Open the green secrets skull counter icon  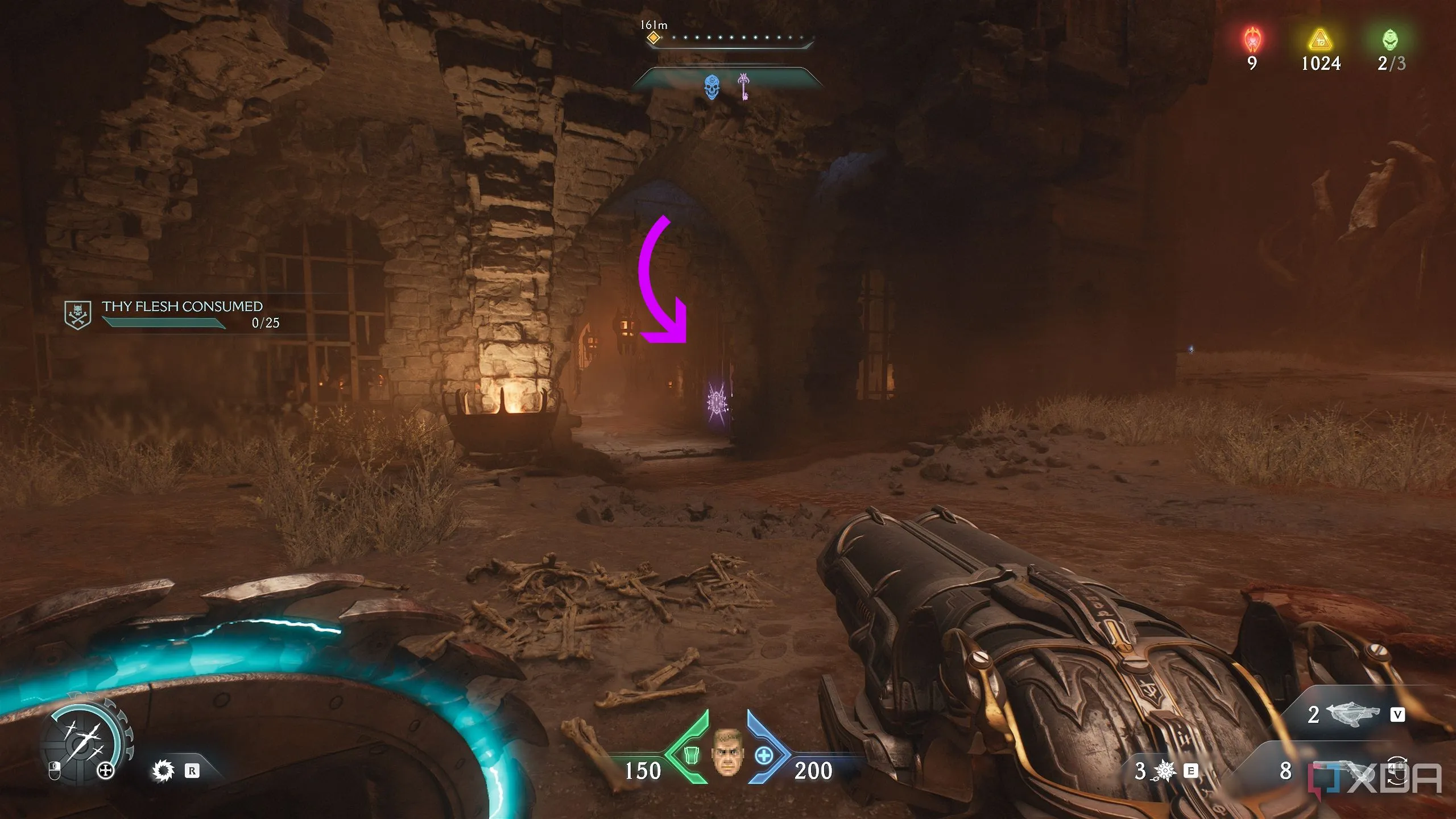1390,40
